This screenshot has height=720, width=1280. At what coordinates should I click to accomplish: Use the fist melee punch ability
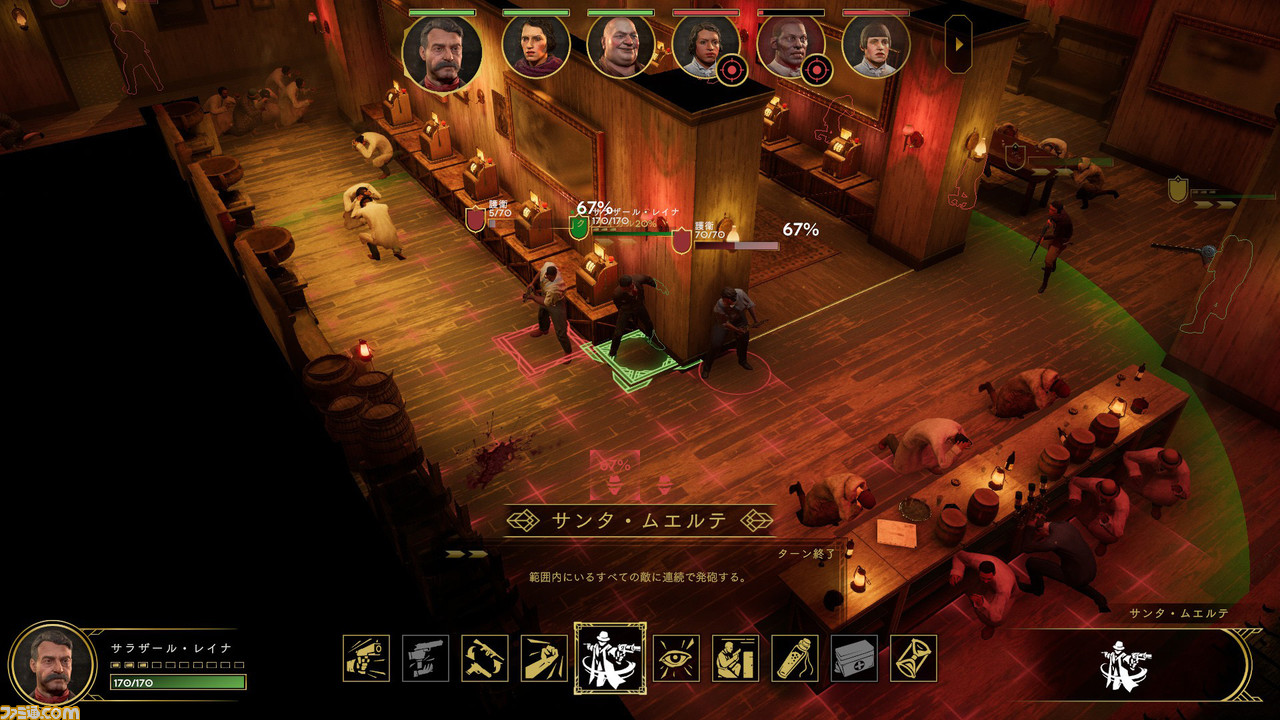(x=544, y=658)
